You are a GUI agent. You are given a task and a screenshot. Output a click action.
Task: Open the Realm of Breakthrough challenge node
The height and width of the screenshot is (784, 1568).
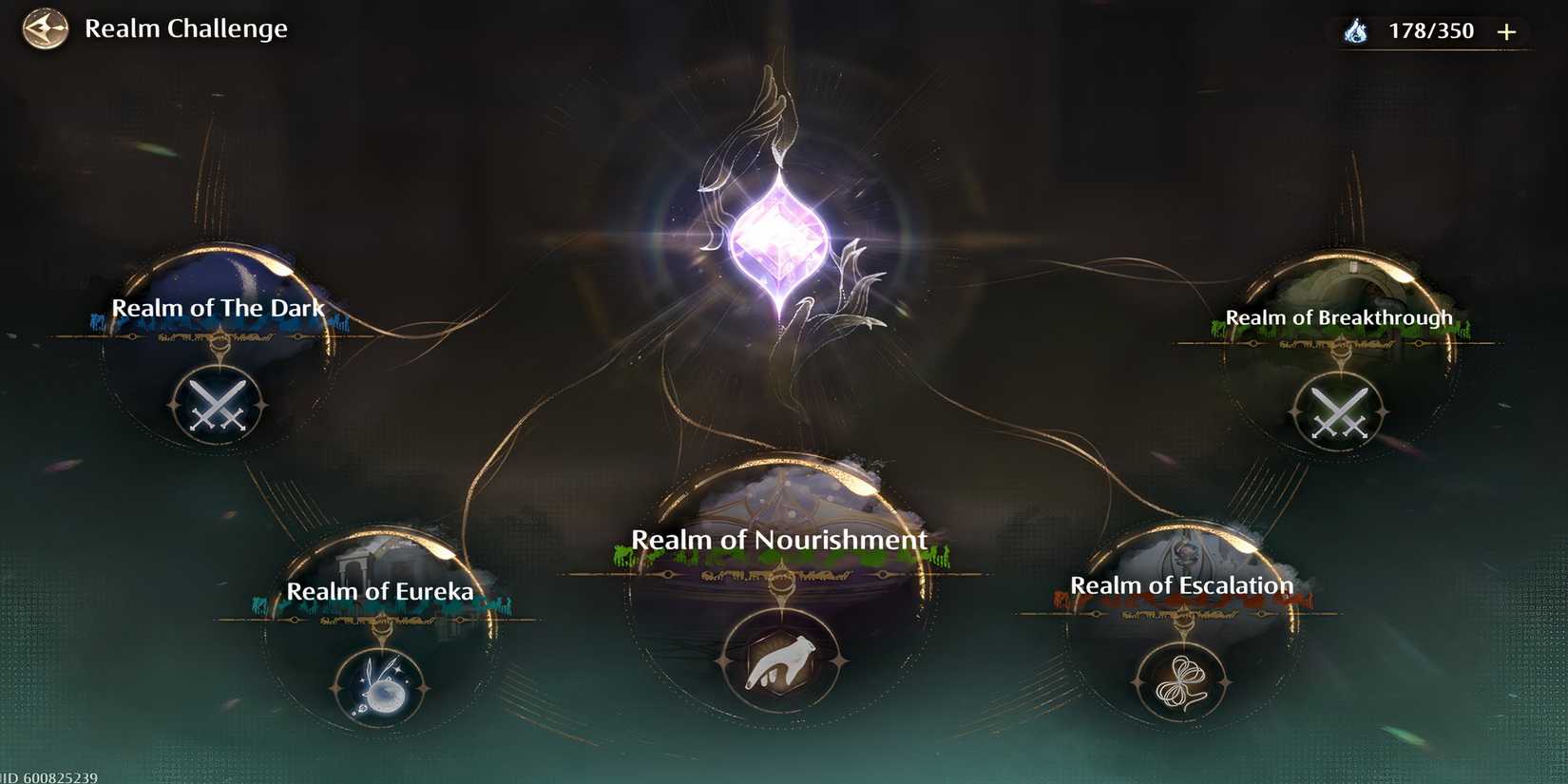pyautogui.click(x=1338, y=316)
